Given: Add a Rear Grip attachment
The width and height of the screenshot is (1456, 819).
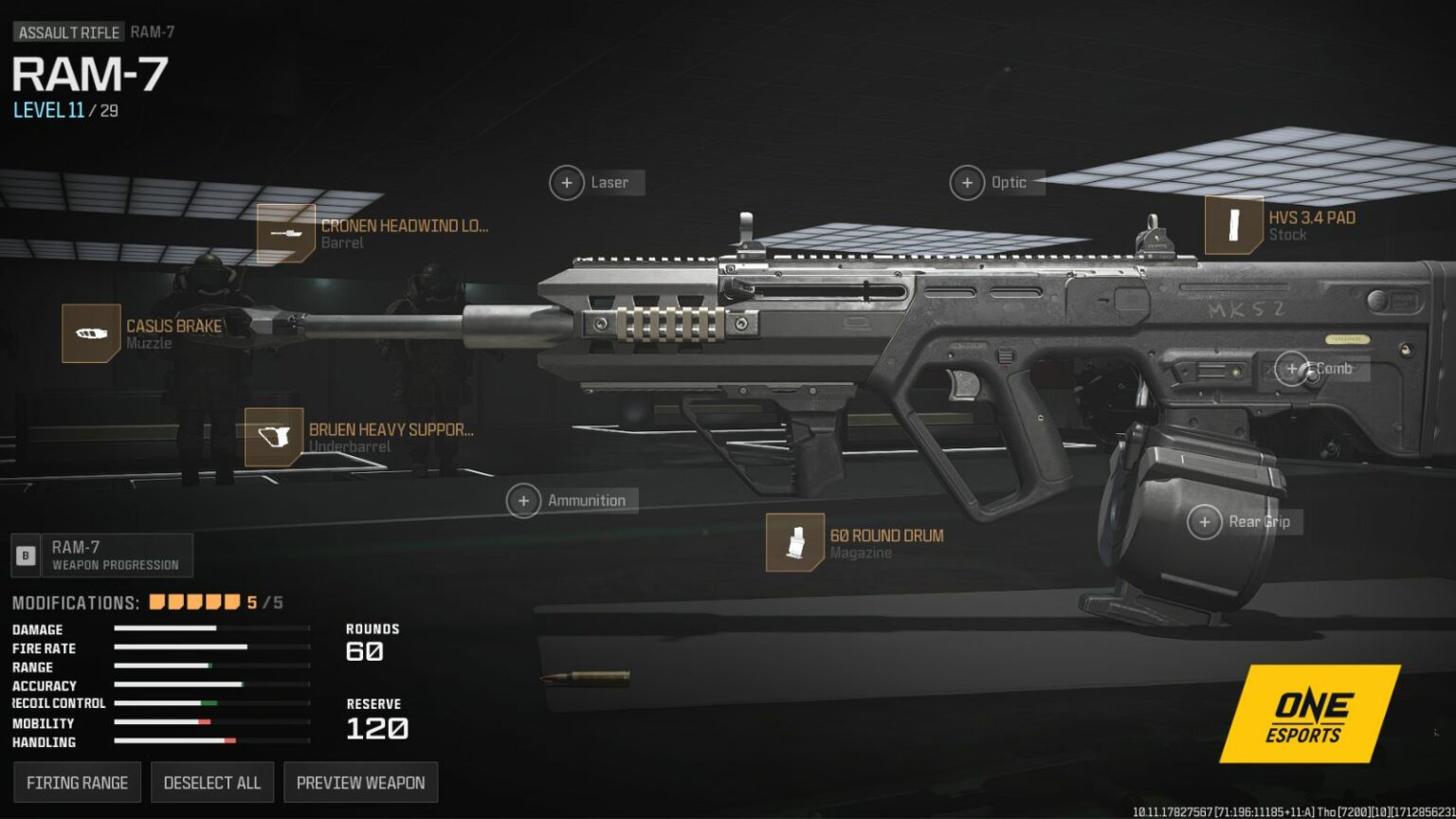Looking at the screenshot, I should tap(1205, 522).
